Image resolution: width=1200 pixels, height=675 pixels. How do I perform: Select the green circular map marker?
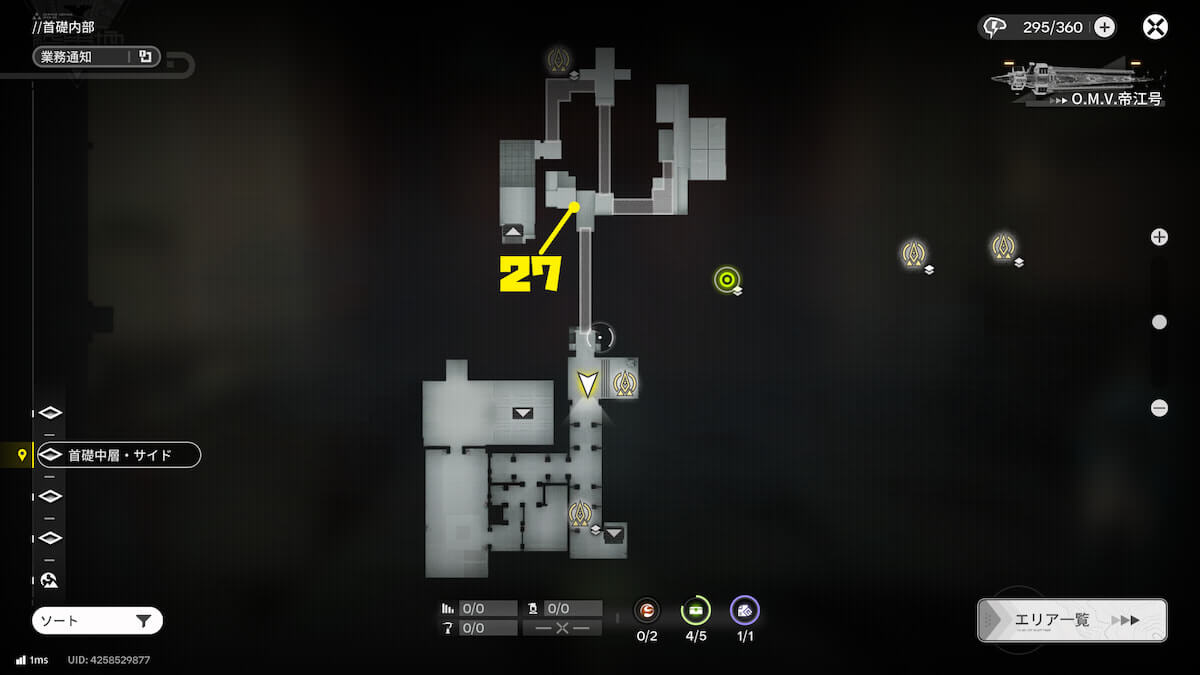[727, 279]
